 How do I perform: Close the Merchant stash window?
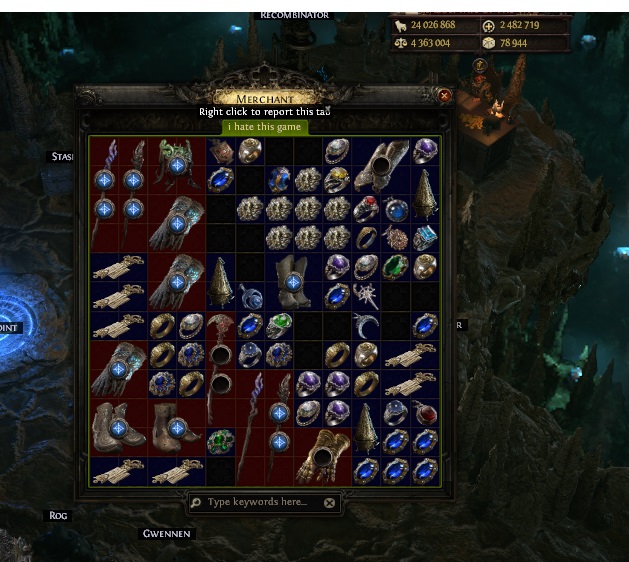pyautogui.click(x=445, y=96)
